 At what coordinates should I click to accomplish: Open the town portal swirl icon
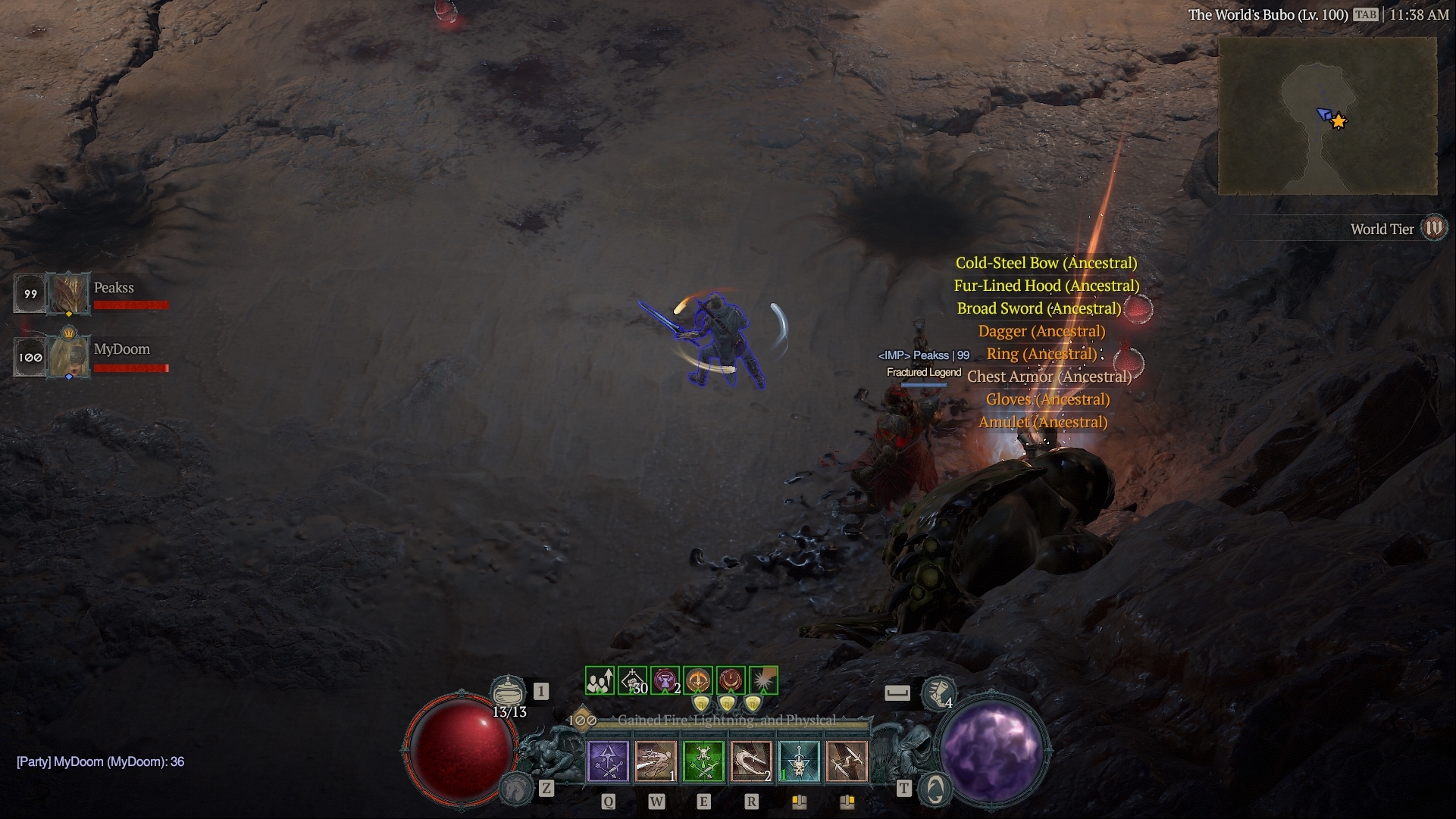click(x=935, y=789)
